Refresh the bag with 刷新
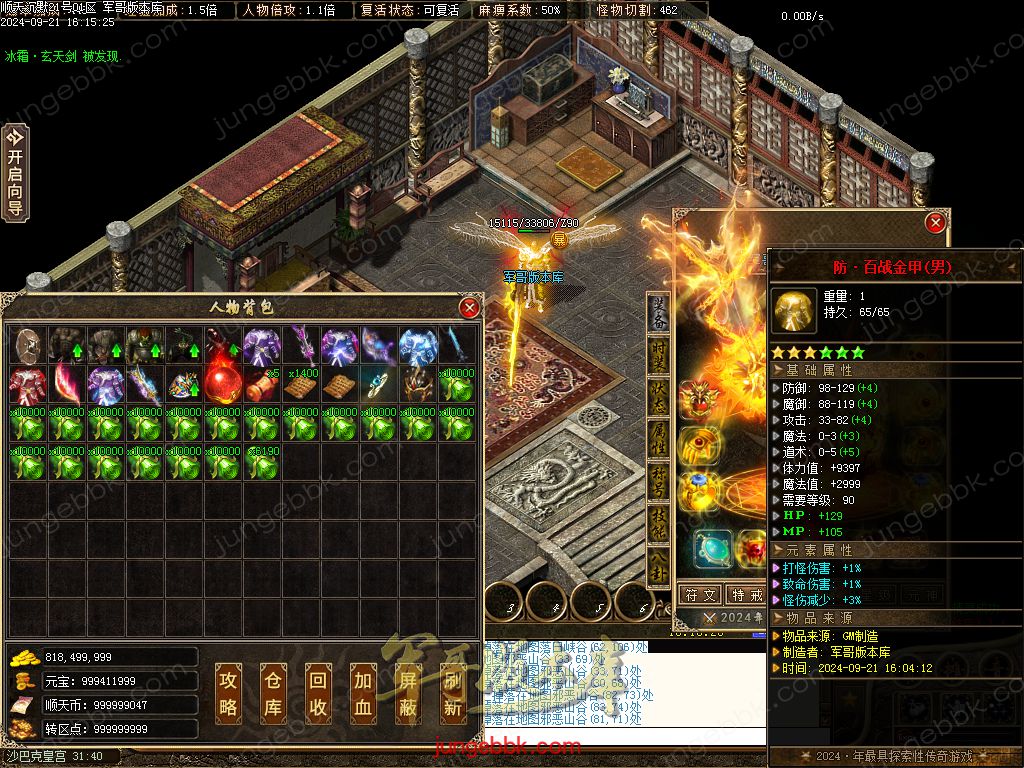 (453, 693)
